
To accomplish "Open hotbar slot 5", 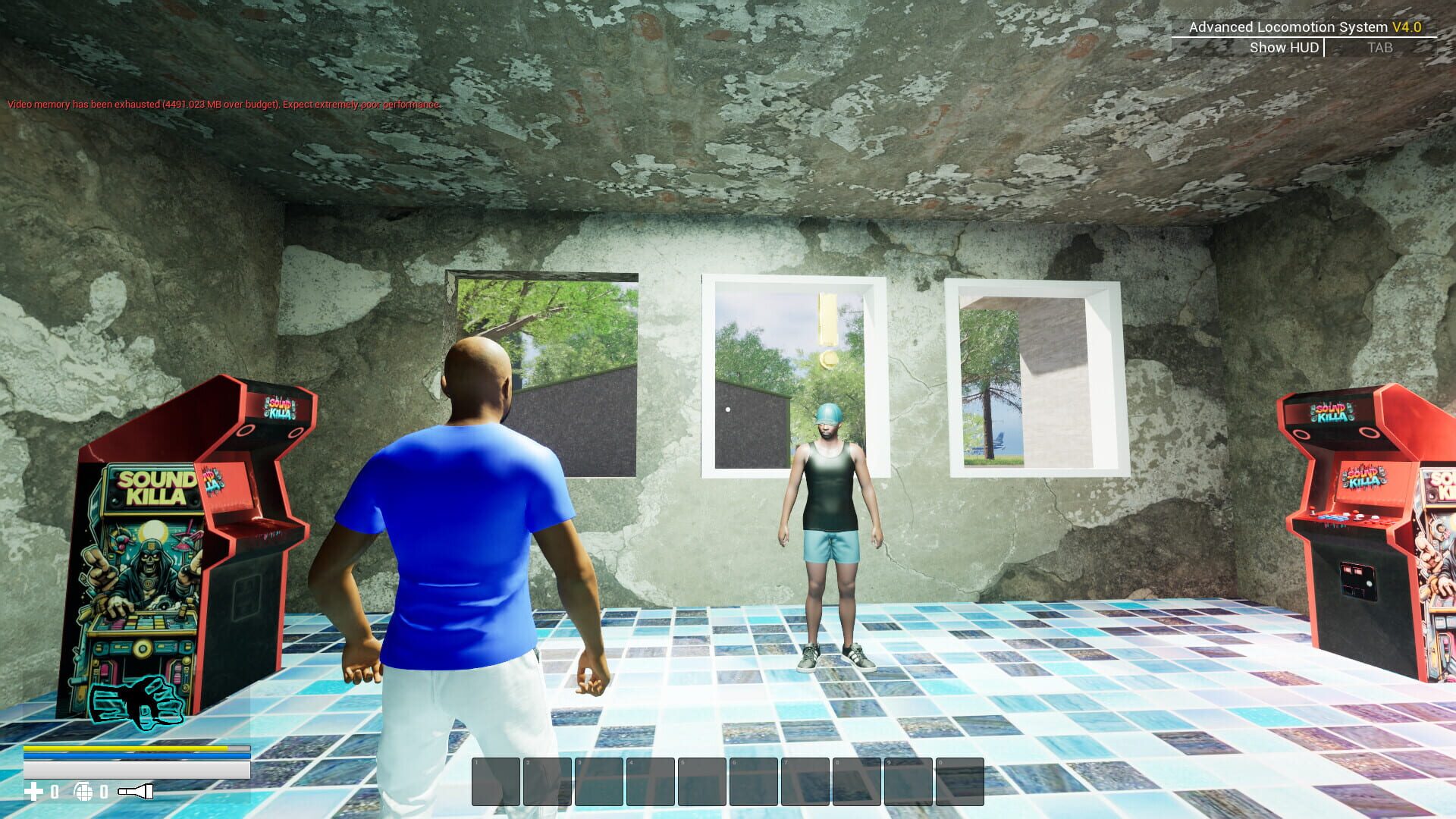I will [703, 780].
